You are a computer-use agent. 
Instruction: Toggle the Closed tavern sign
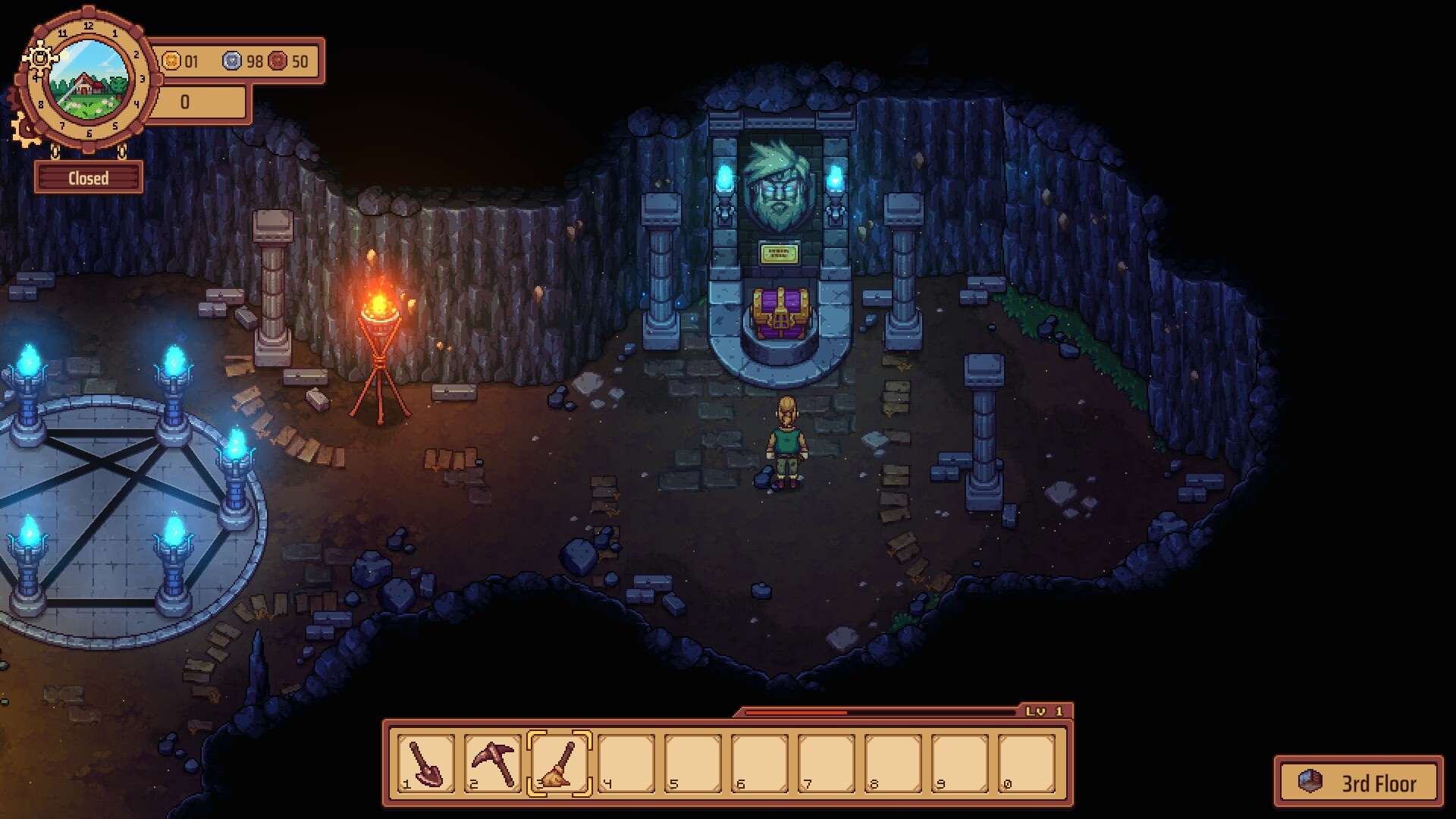click(89, 178)
